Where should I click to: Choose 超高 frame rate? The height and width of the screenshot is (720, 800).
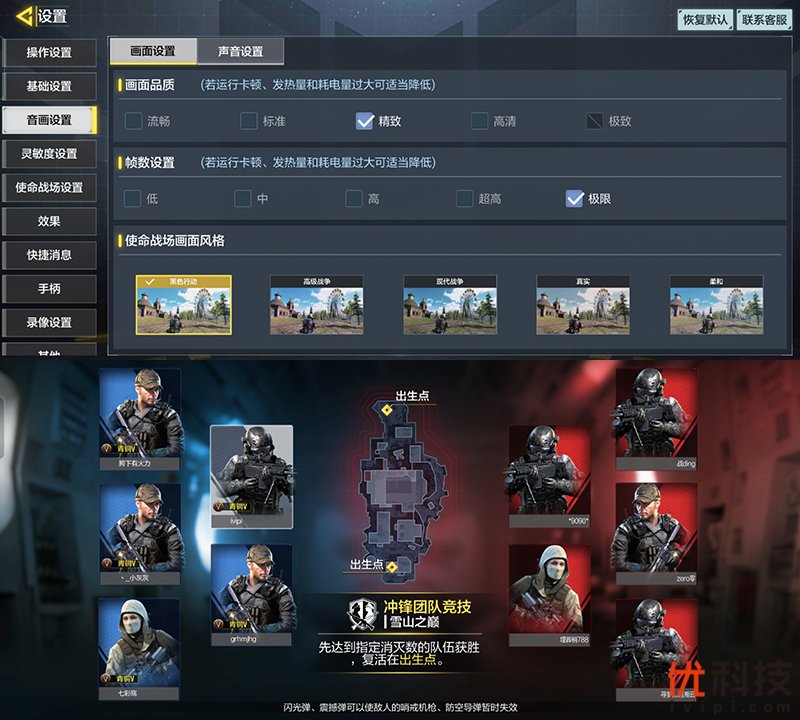[465, 198]
